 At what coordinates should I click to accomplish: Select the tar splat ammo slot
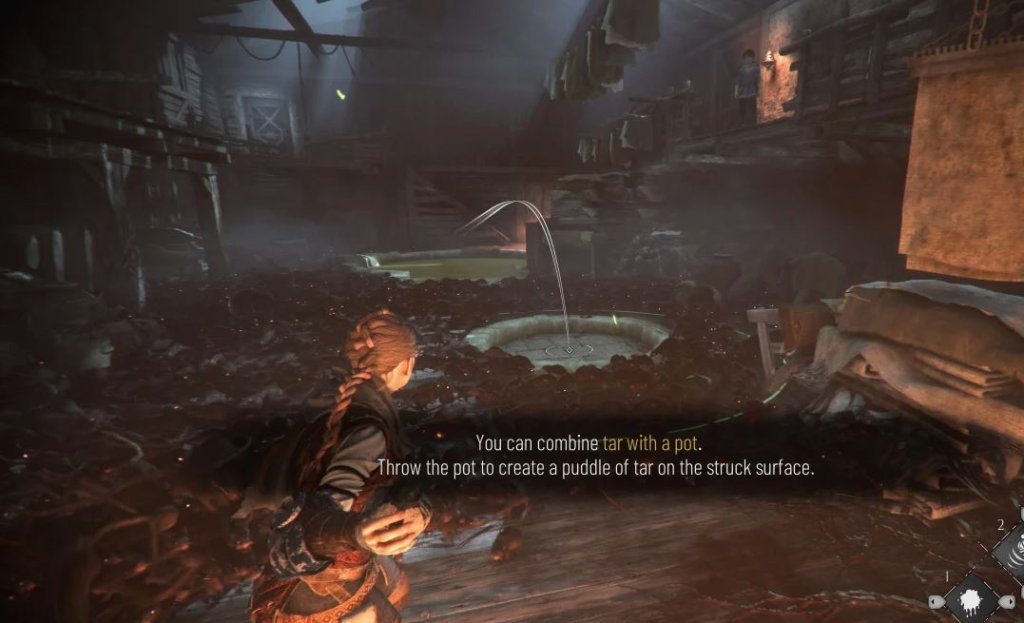[971, 600]
